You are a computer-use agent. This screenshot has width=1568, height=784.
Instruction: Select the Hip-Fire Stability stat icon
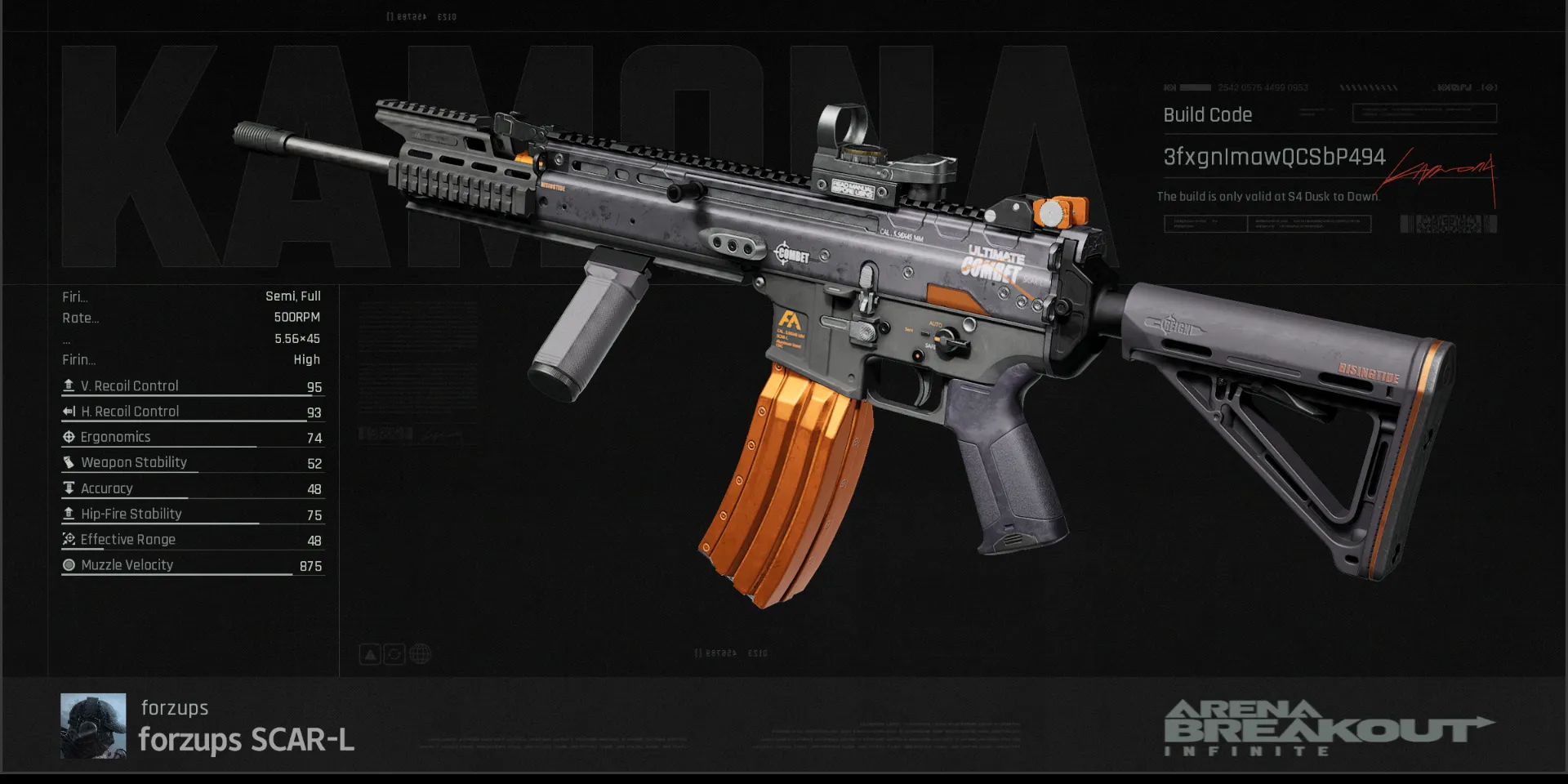(x=69, y=514)
